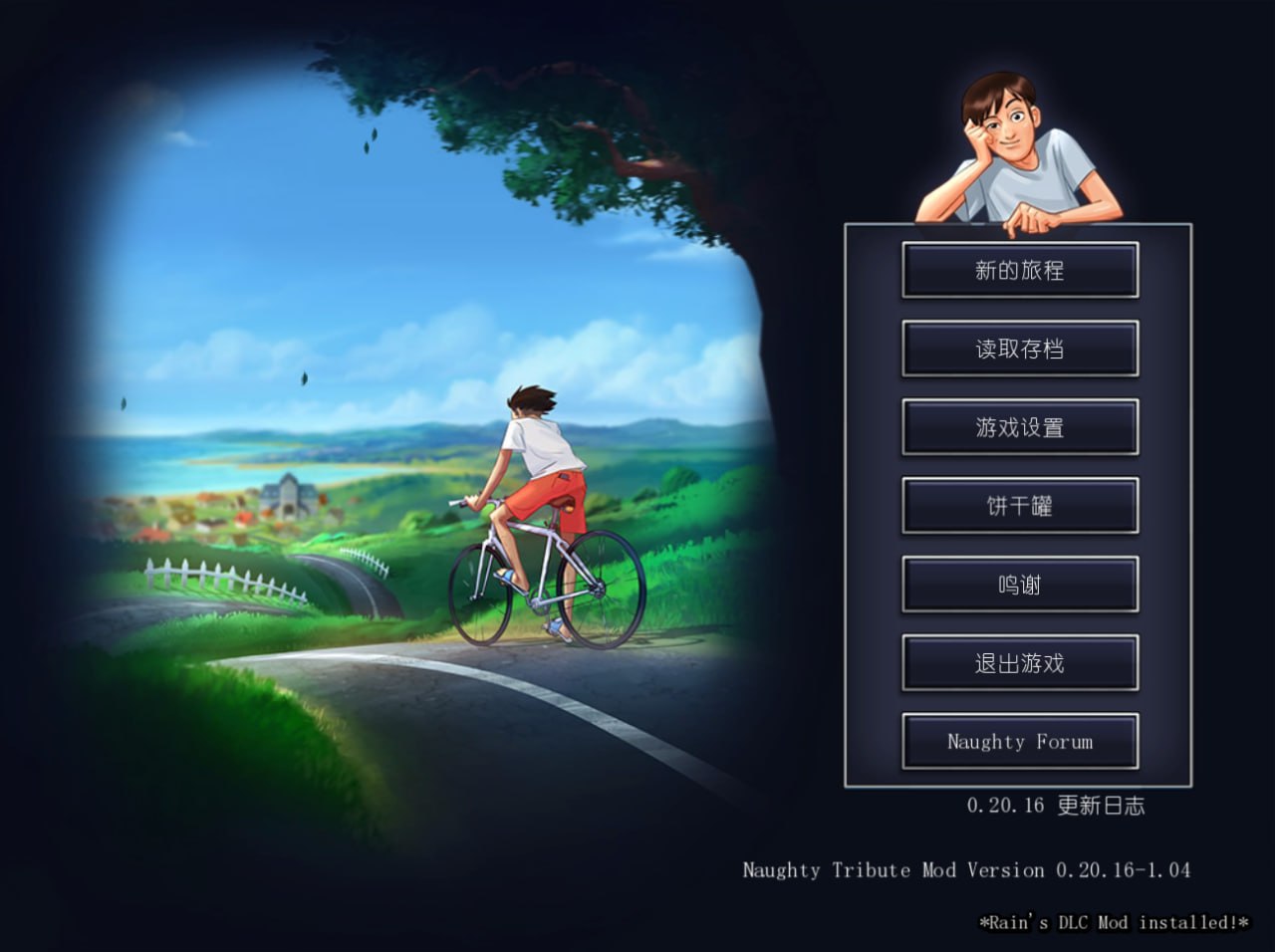1275x952 pixels.
Task: Click the bicycle's front wheel
Action: (485, 597)
